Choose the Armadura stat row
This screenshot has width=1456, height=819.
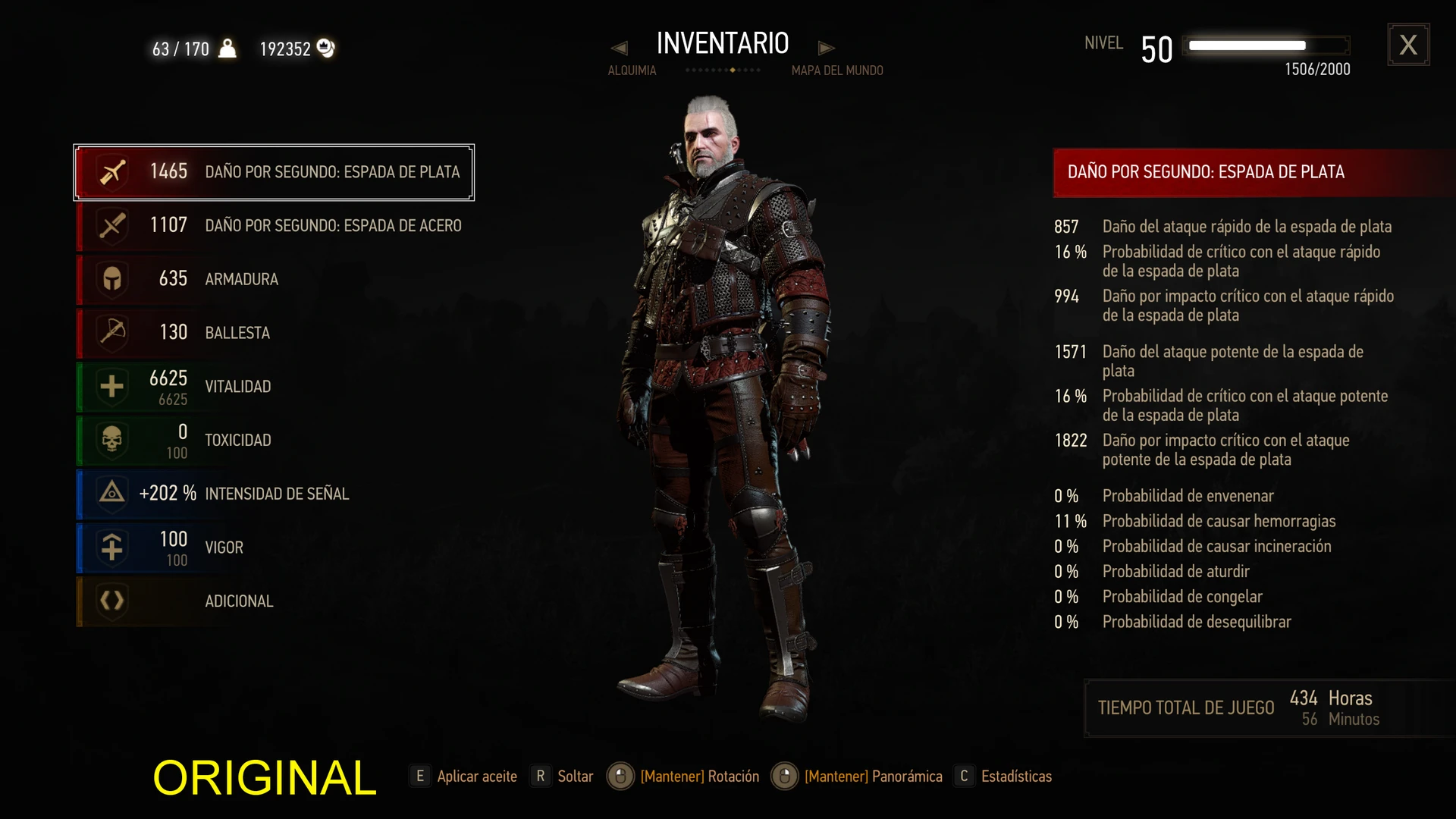pyautogui.click(x=274, y=279)
